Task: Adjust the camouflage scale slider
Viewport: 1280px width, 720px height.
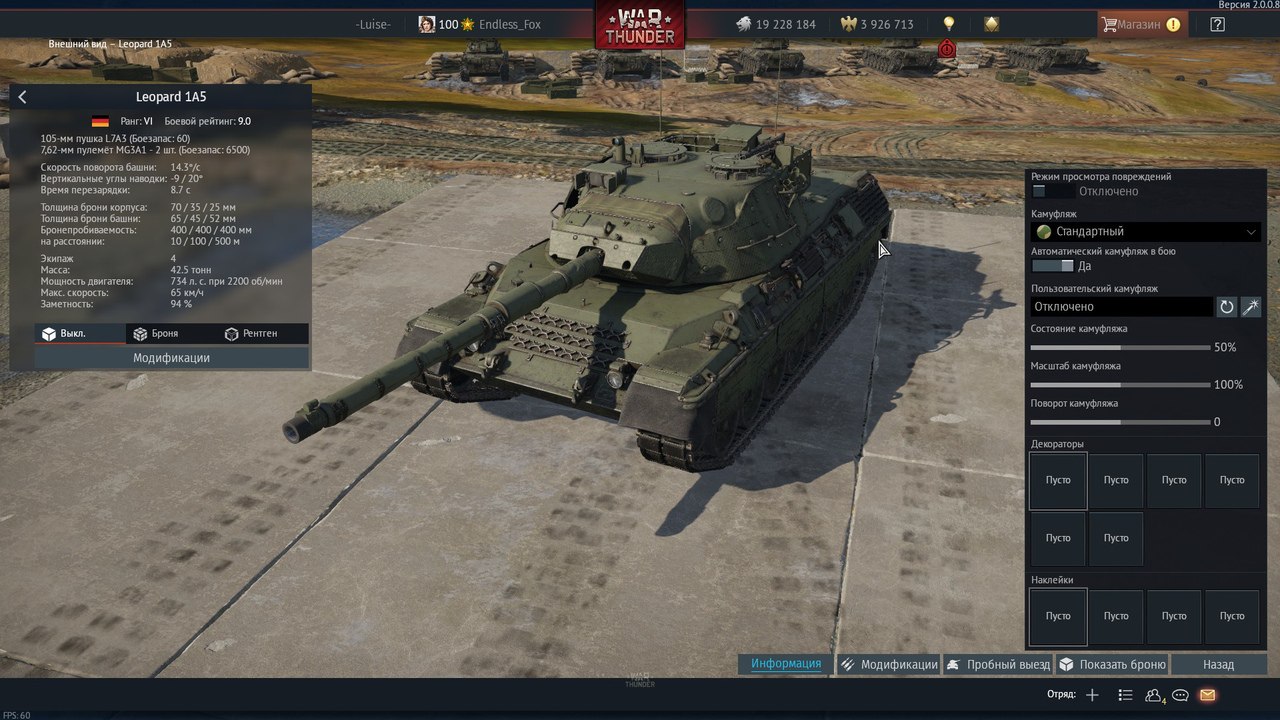Action: pos(1120,385)
